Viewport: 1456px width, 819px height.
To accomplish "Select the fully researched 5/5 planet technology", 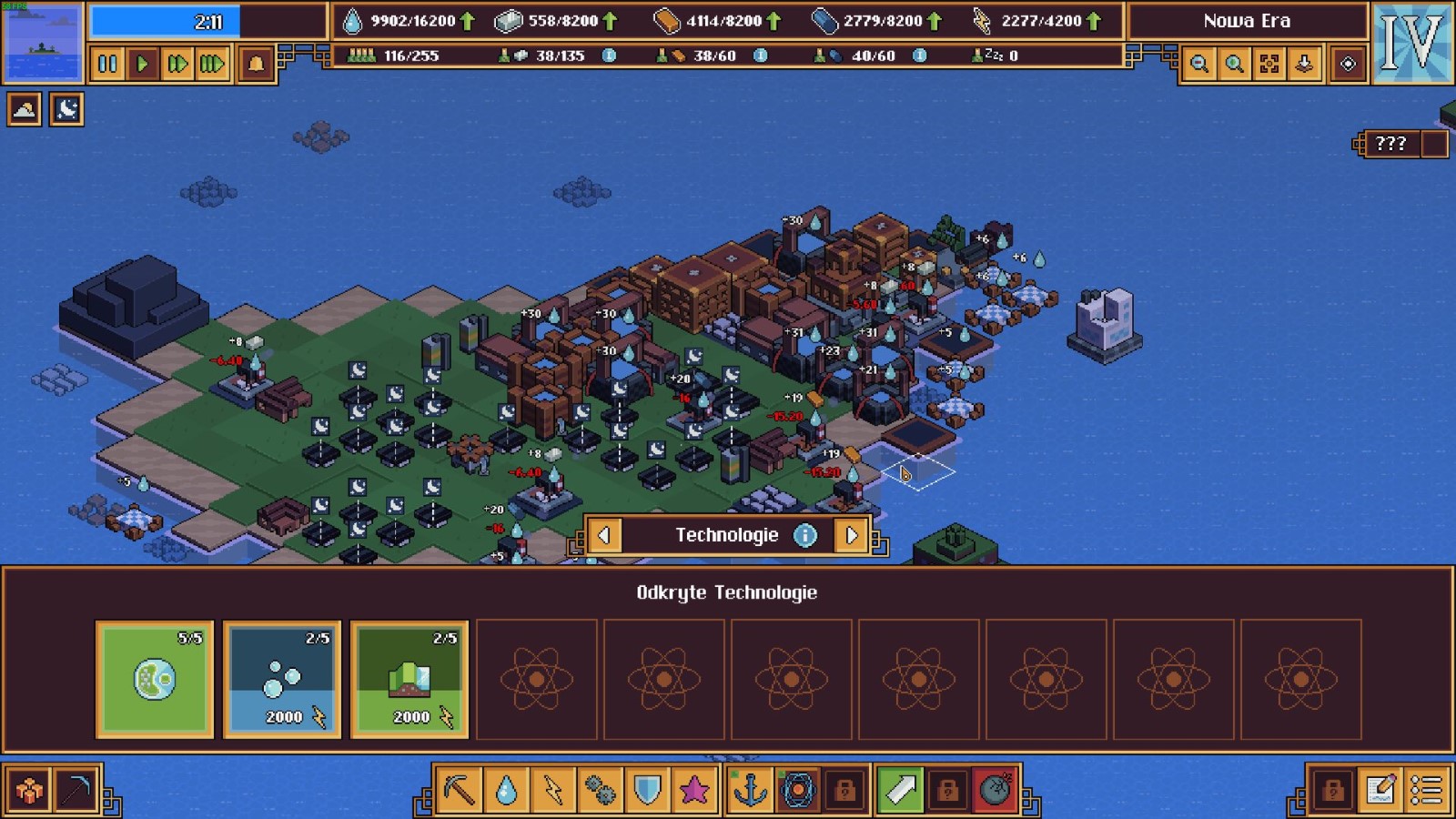I will click(x=155, y=679).
